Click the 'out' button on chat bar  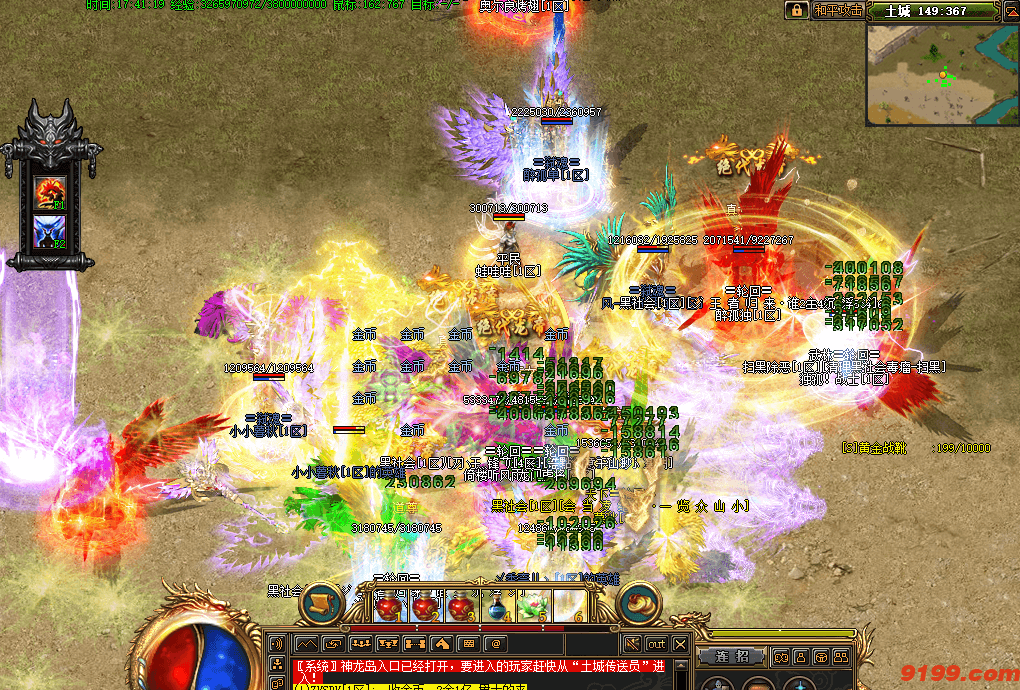coord(656,644)
